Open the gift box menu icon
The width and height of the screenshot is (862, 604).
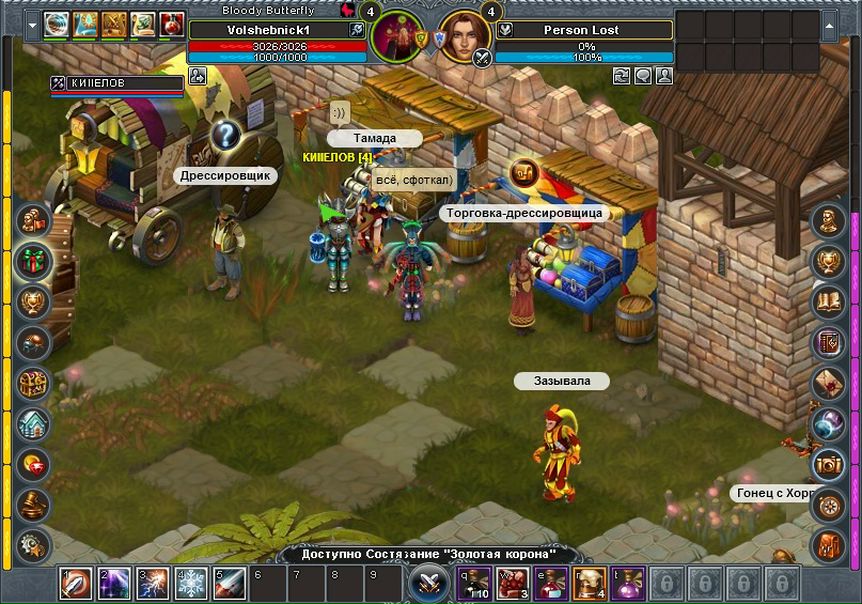[x=34, y=262]
